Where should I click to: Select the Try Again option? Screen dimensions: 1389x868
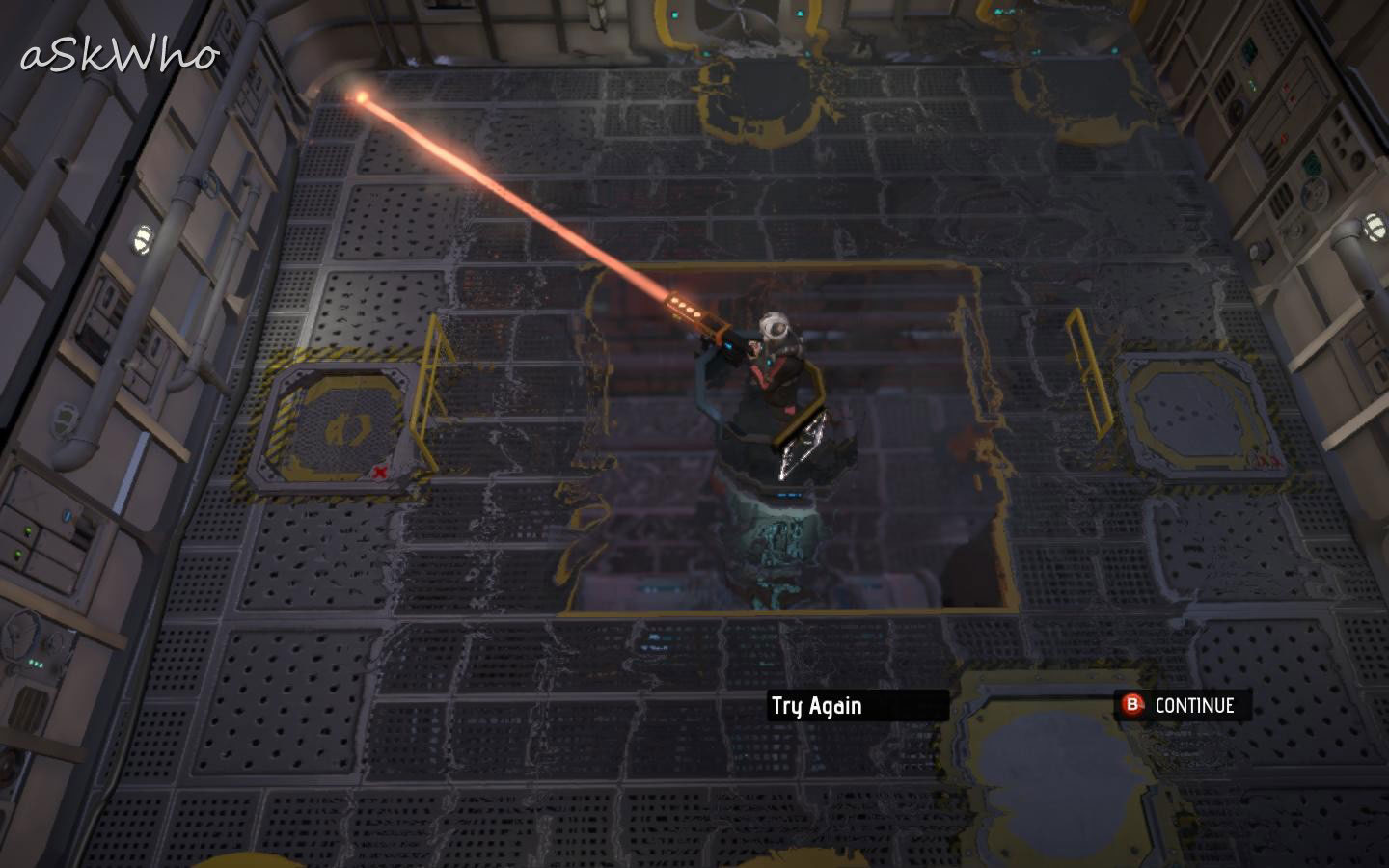click(x=817, y=706)
